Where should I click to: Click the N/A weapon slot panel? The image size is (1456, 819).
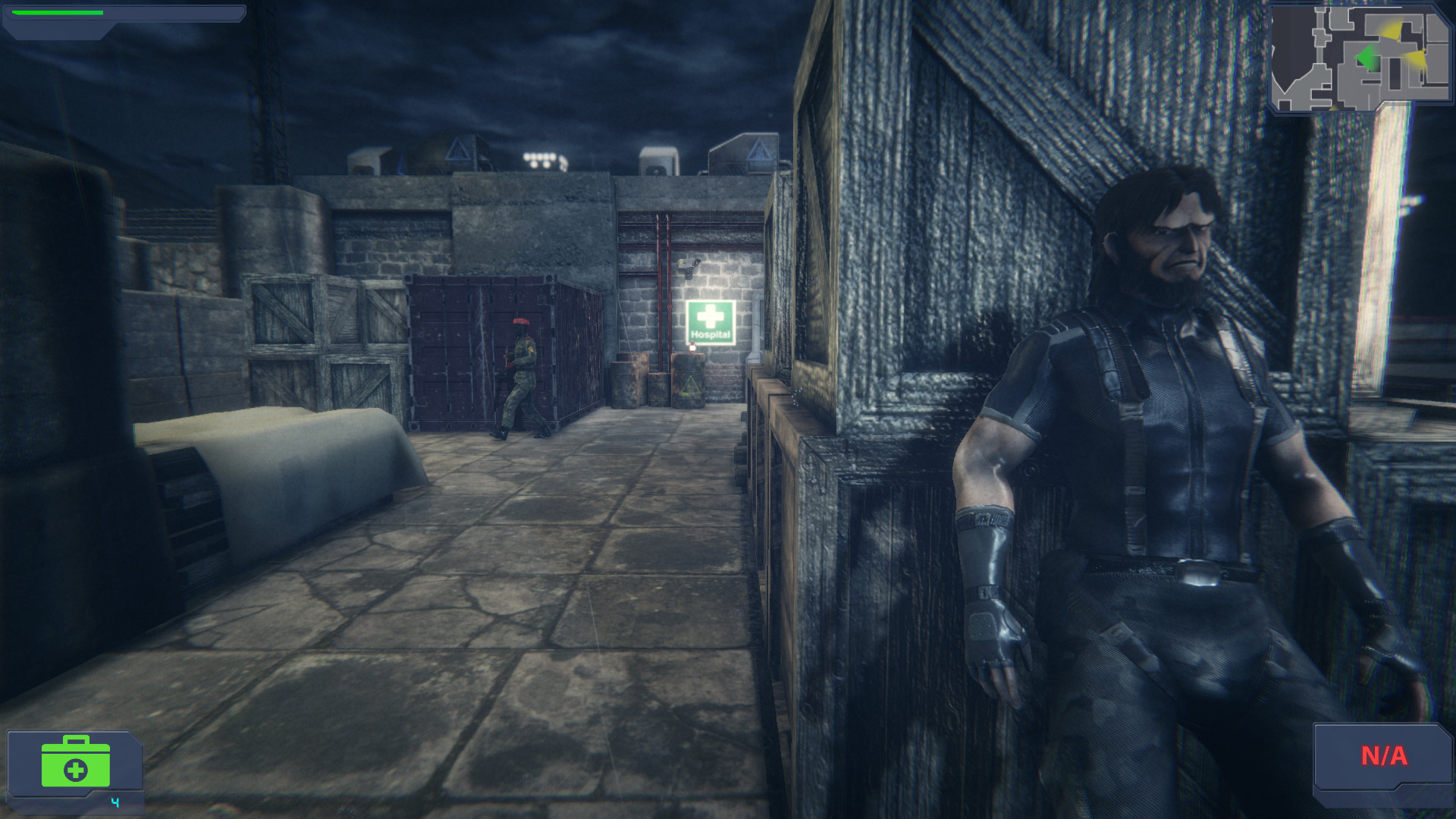(1382, 757)
